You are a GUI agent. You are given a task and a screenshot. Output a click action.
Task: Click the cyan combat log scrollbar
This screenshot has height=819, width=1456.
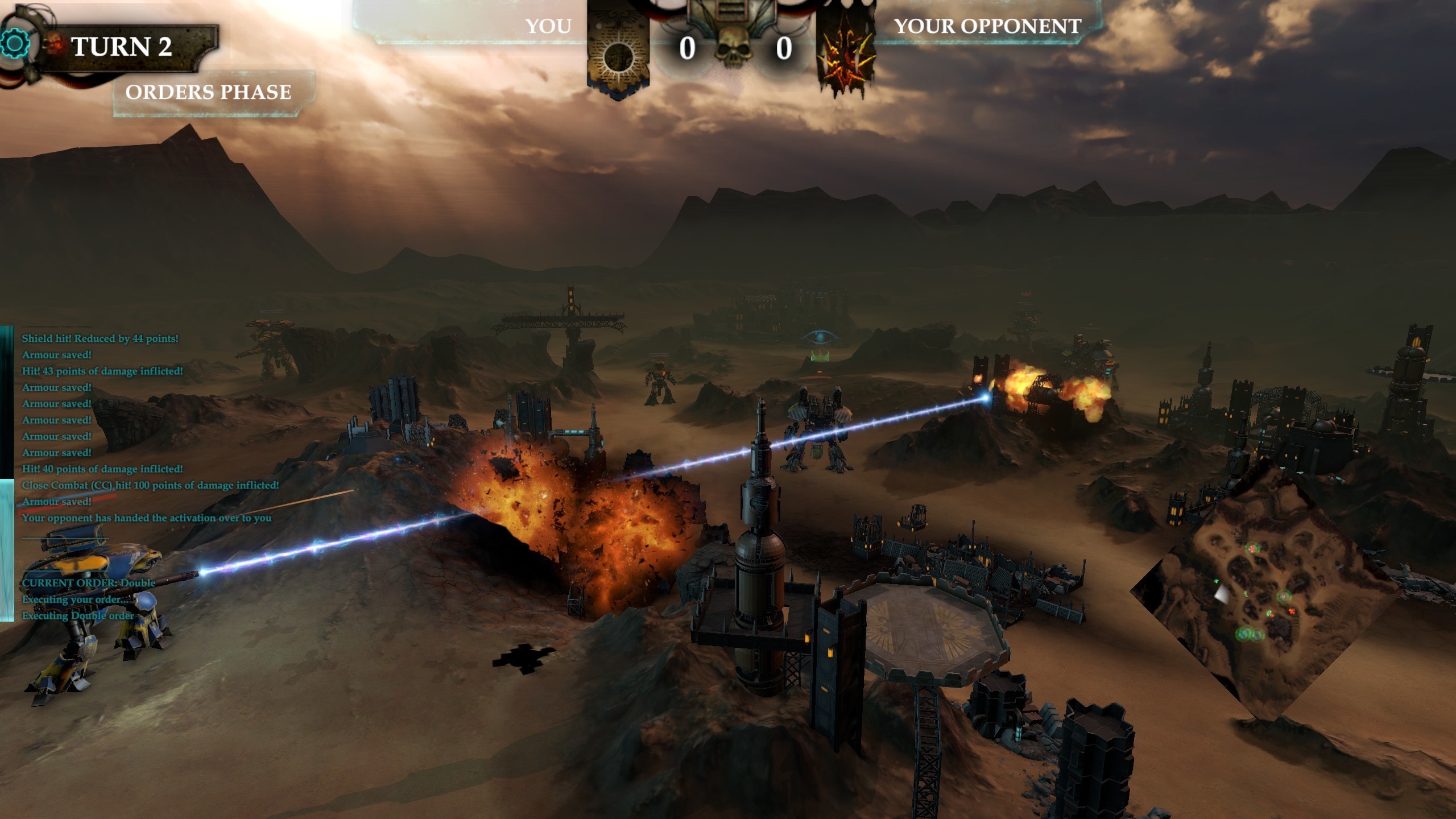(6, 549)
